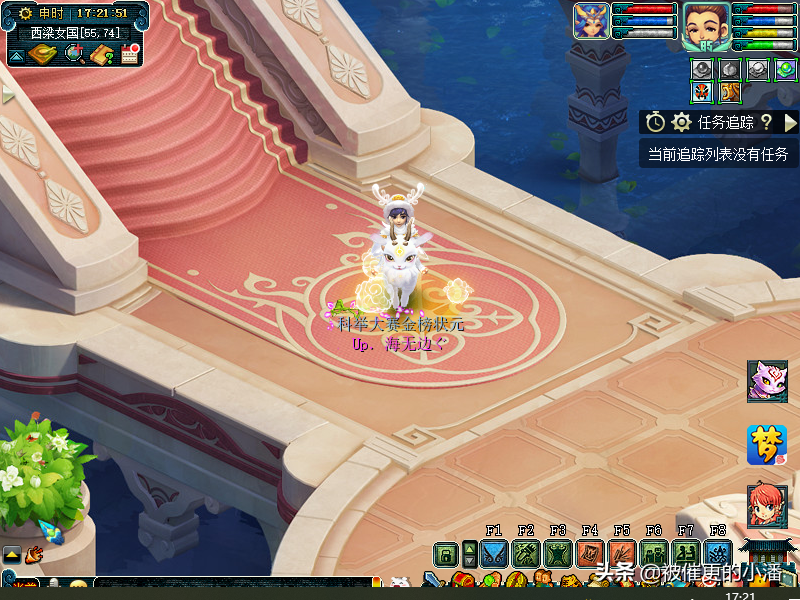Collapse the time panel with the up arrow
The width and height of the screenshot is (800, 600).
[16, 55]
